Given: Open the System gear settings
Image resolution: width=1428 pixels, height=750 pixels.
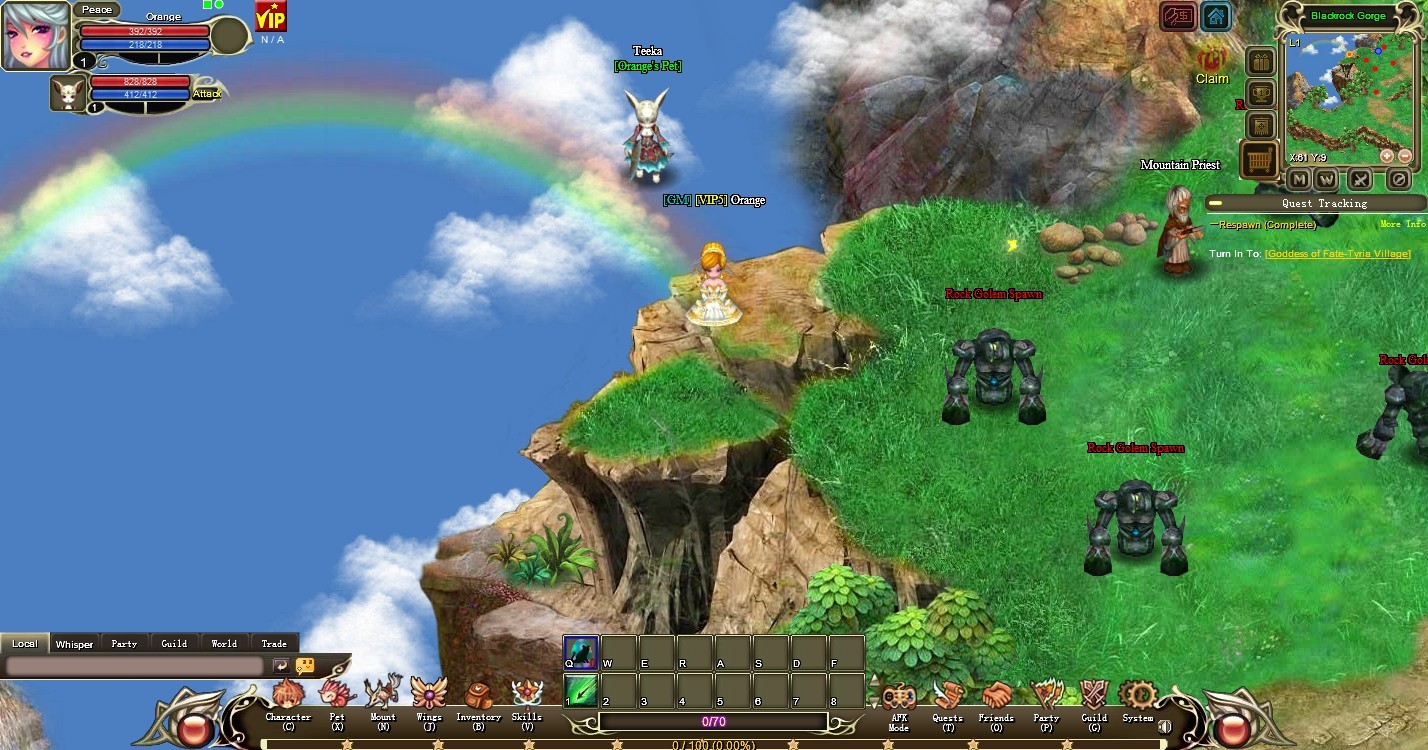Looking at the screenshot, I should [x=1137, y=696].
